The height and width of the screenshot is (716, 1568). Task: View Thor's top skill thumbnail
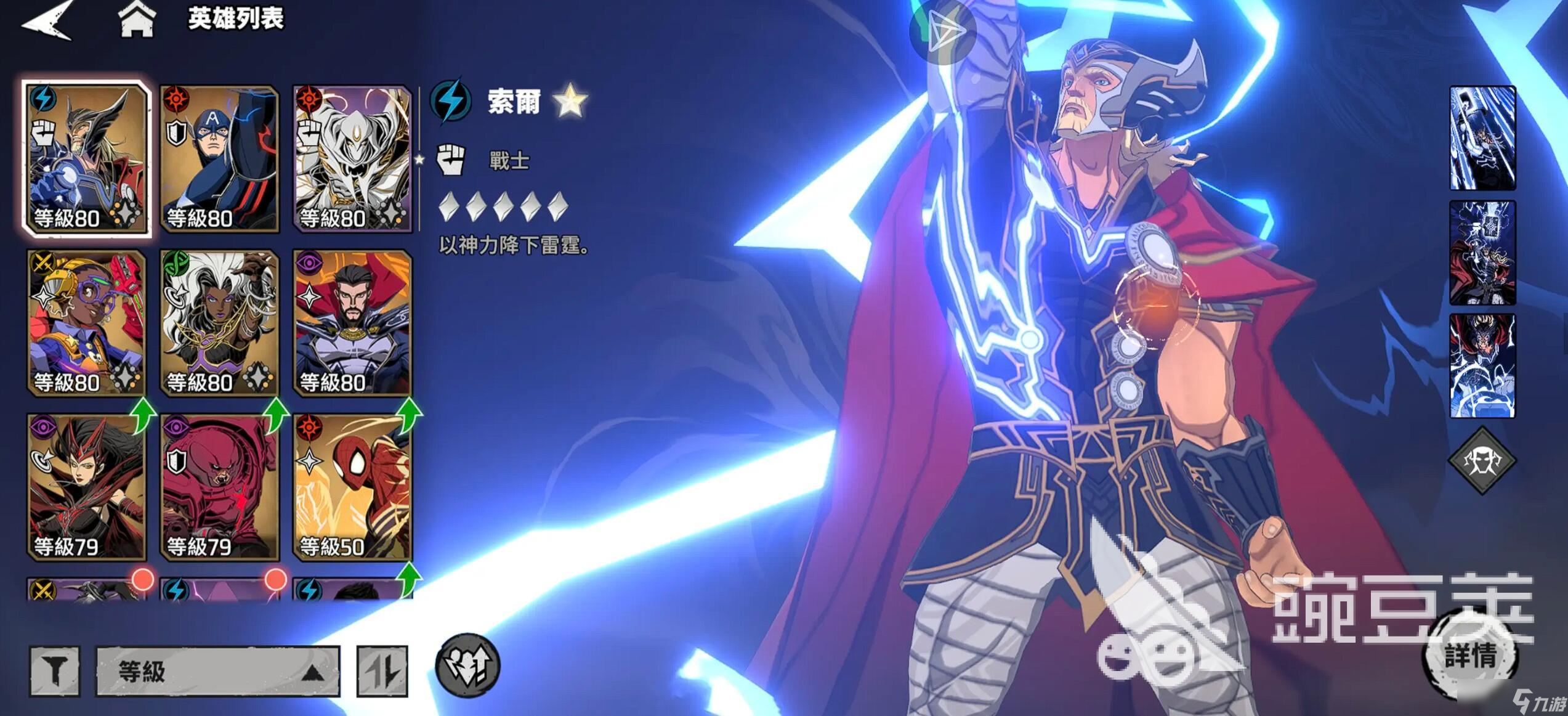click(1482, 138)
